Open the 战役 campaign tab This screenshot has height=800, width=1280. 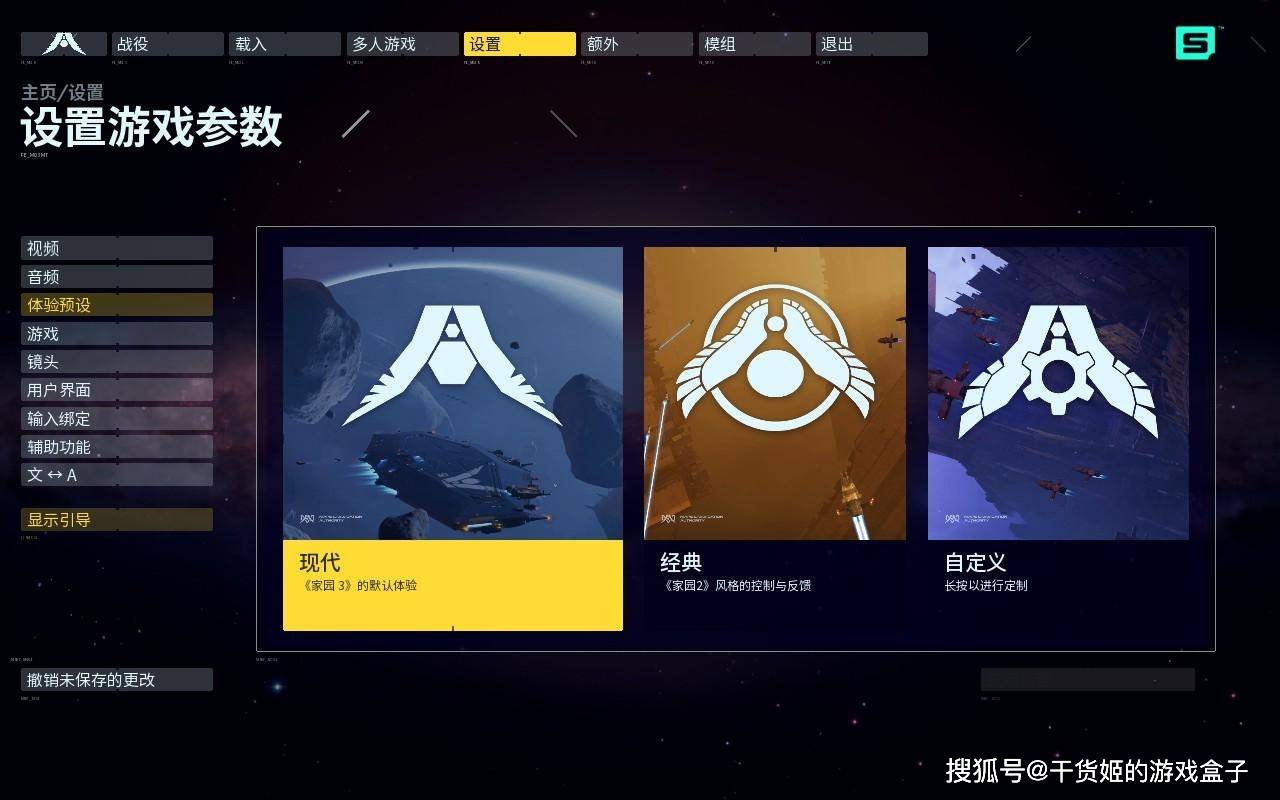pyautogui.click(x=167, y=44)
